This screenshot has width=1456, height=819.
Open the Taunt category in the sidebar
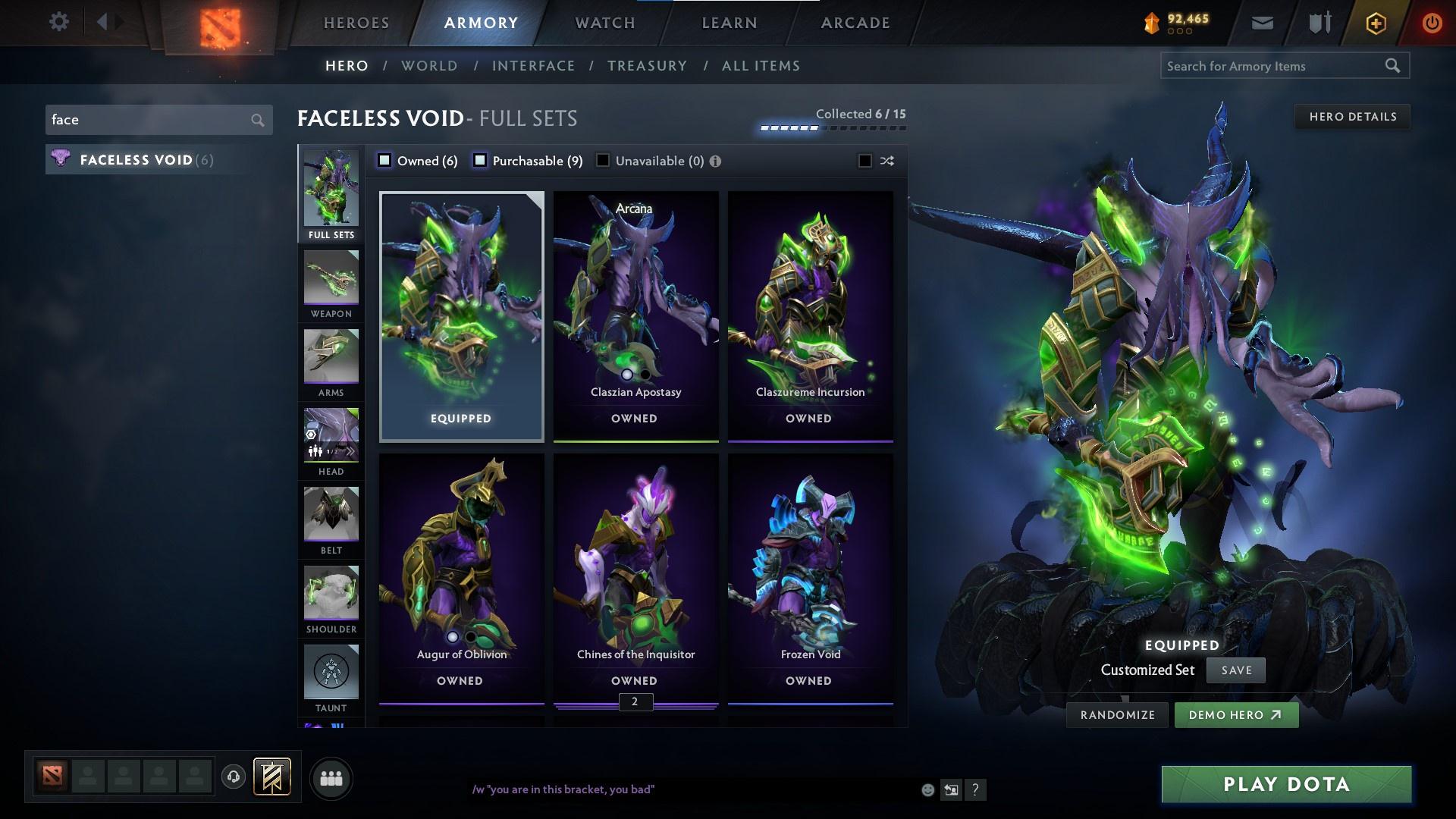click(x=331, y=675)
